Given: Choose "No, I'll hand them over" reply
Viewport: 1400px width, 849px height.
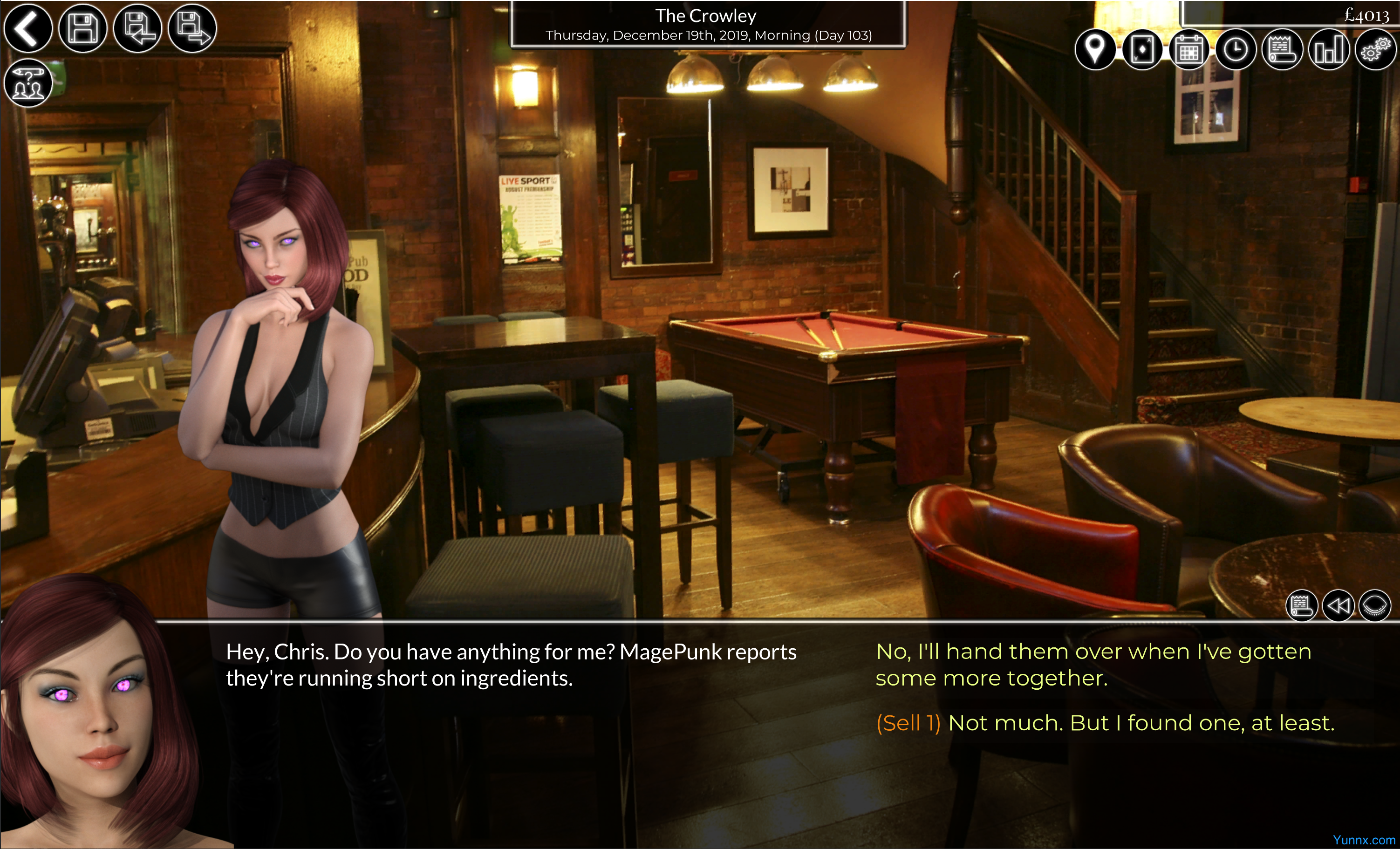Looking at the screenshot, I should click(x=1093, y=665).
